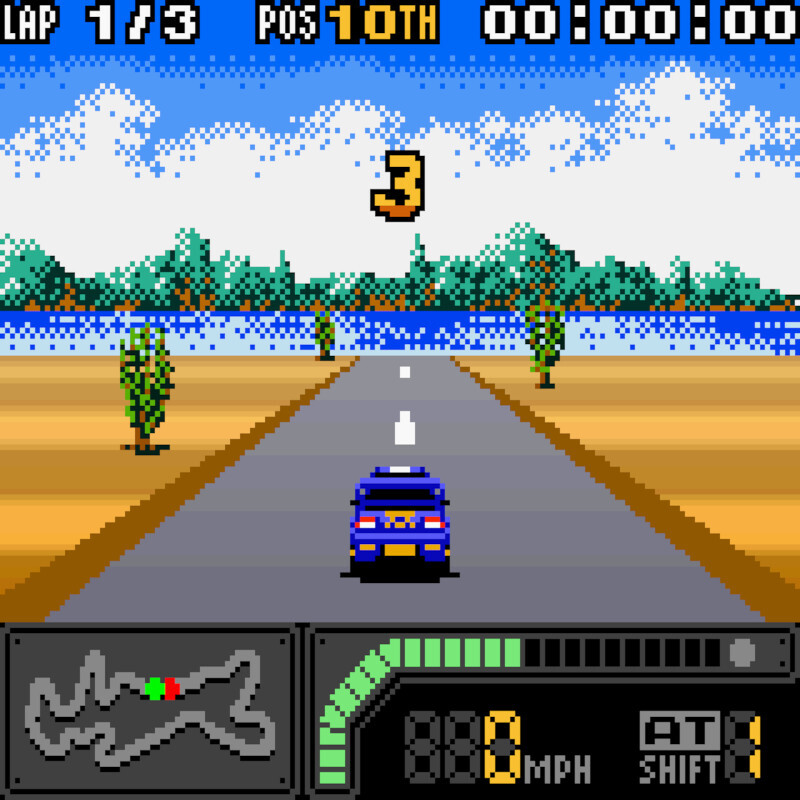Select the red marker on the minimap

coord(172,688)
